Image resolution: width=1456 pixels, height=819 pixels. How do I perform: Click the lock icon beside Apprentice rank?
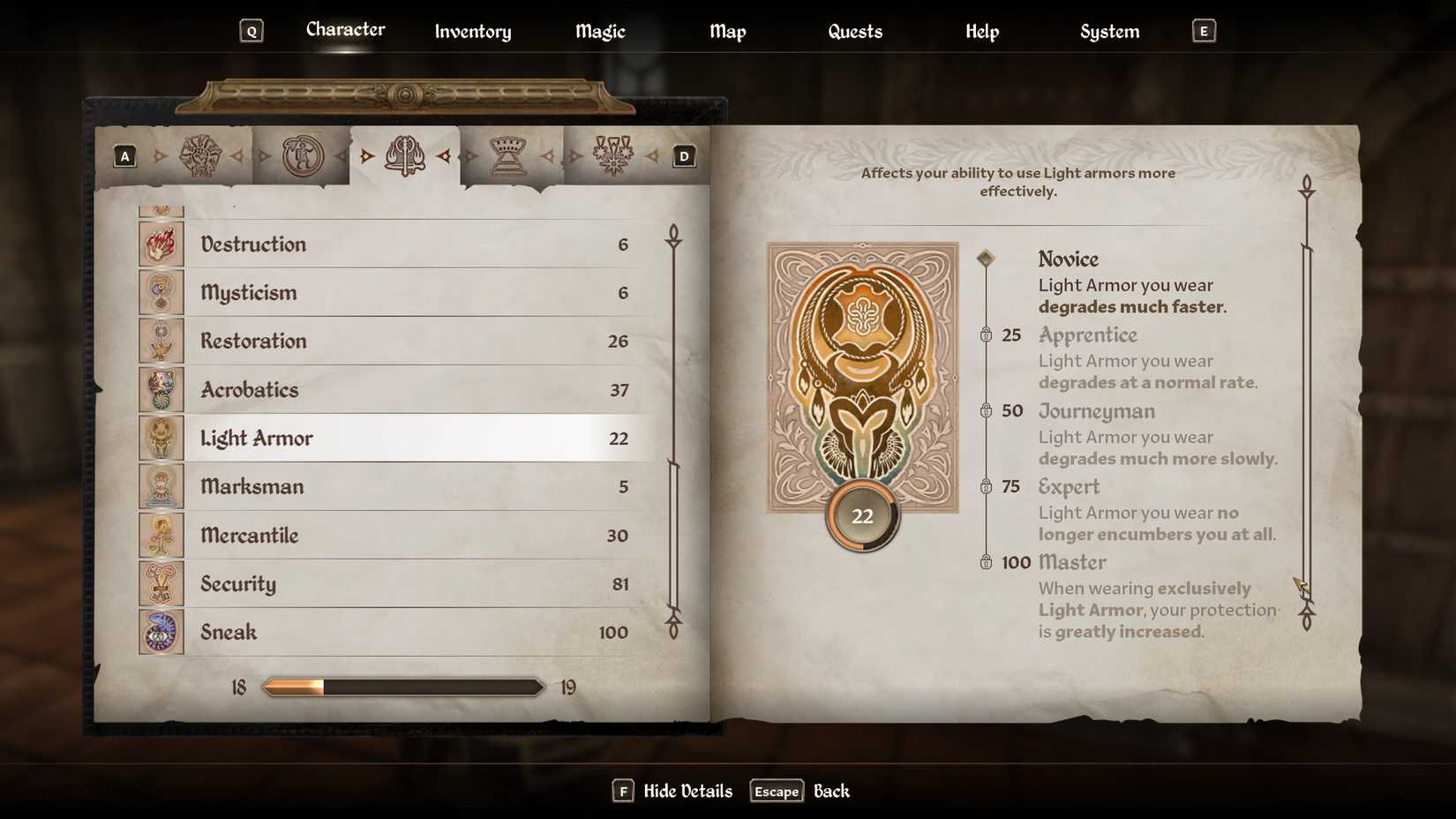986,335
